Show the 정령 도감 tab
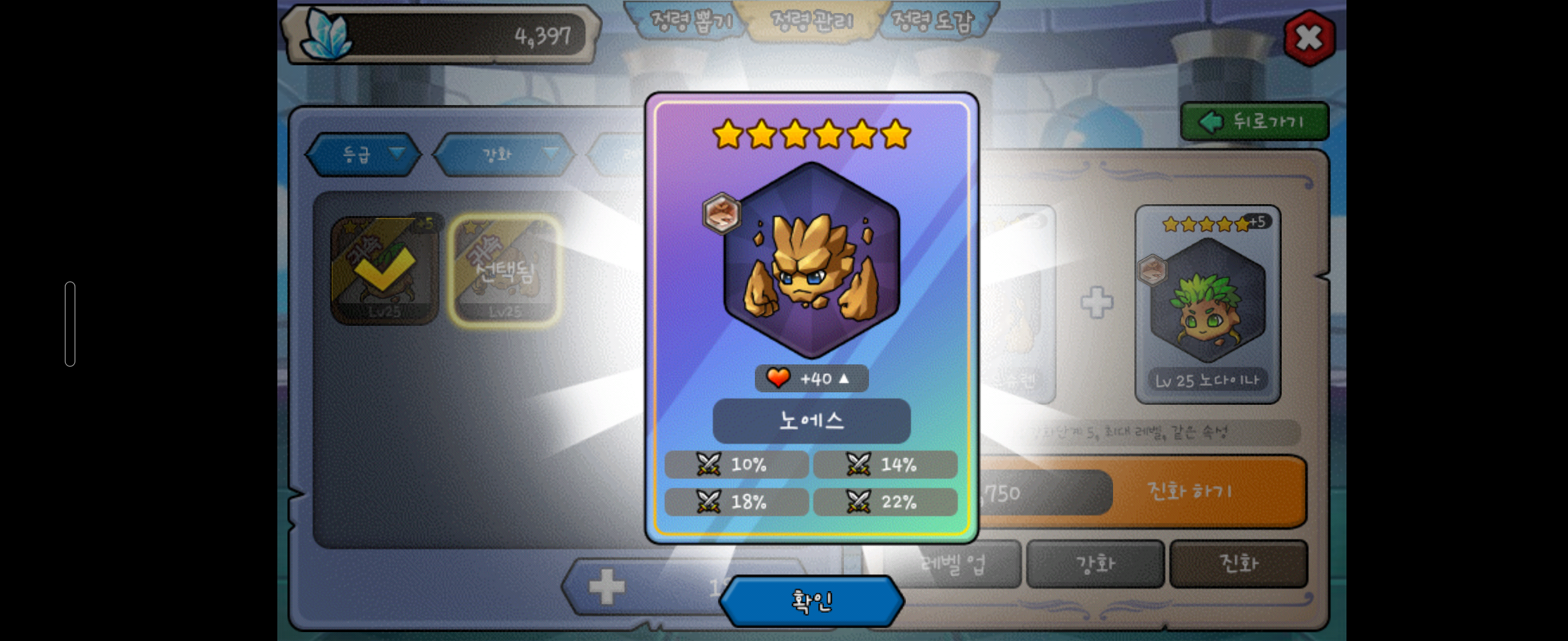Viewport: 1568px width, 641px height. tap(932, 22)
